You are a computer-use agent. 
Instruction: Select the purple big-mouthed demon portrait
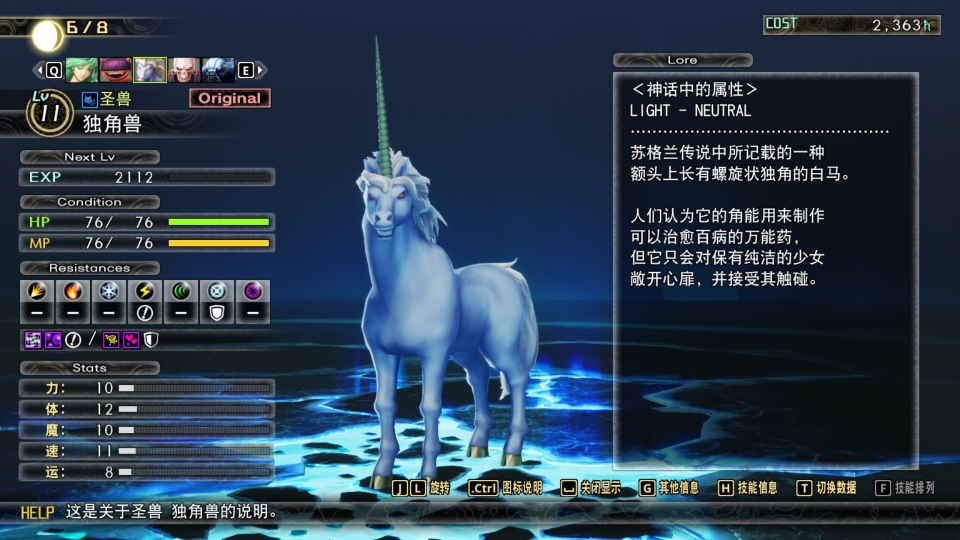point(115,70)
